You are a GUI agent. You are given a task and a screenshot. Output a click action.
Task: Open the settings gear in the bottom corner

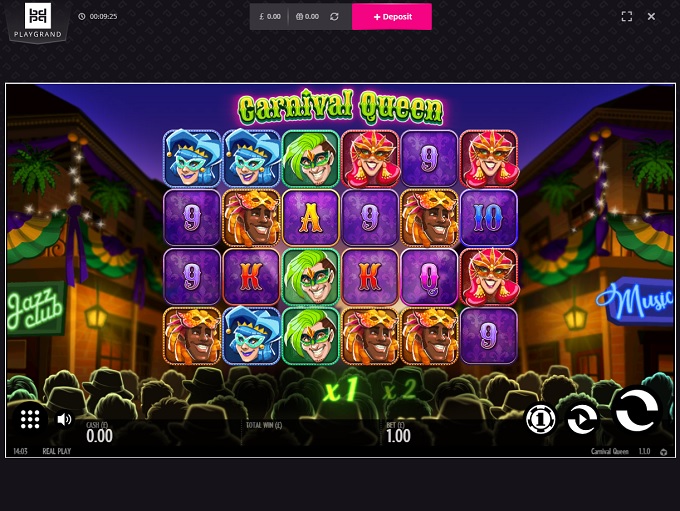tap(663, 452)
